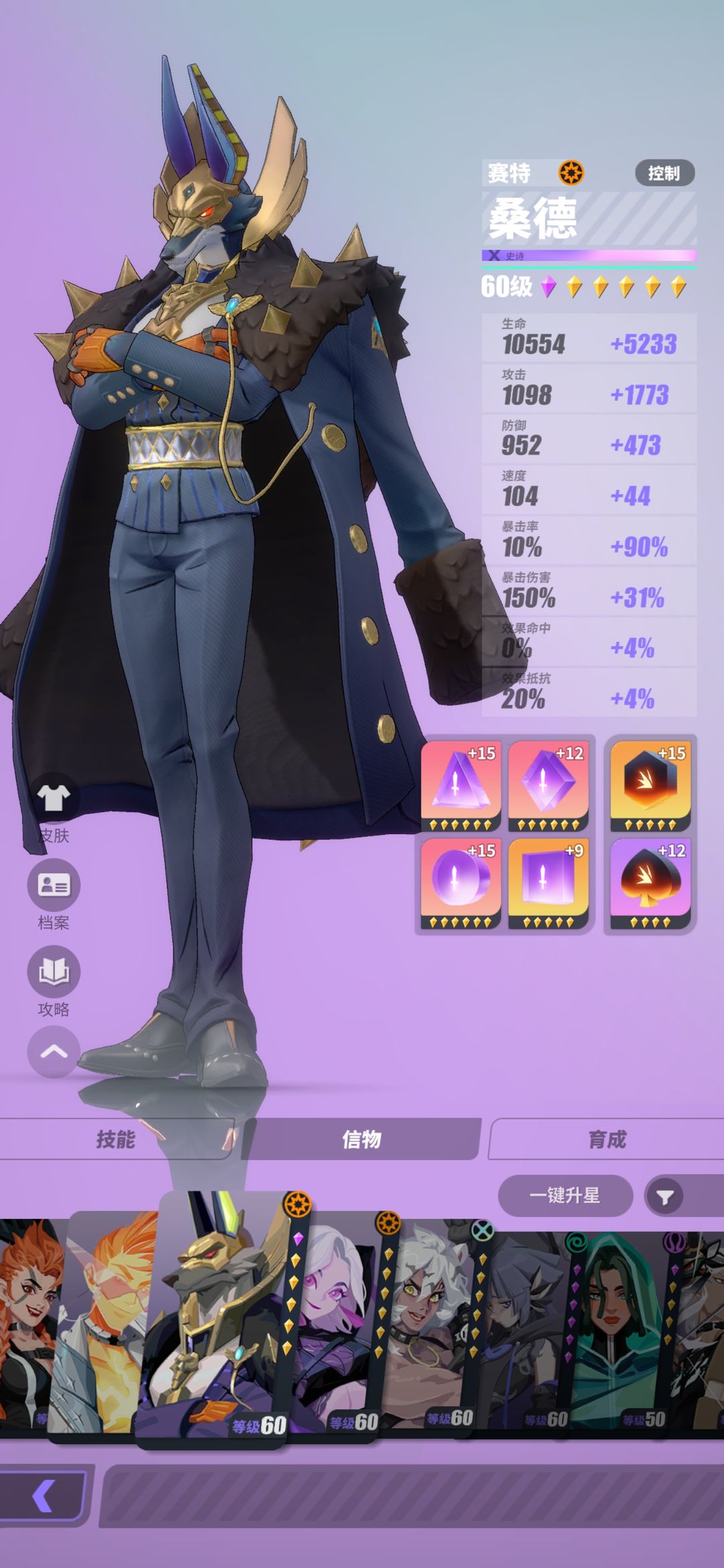Select the spade emblem token +12
Image resolution: width=724 pixels, height=1568 pixels.
coord(650,883)
